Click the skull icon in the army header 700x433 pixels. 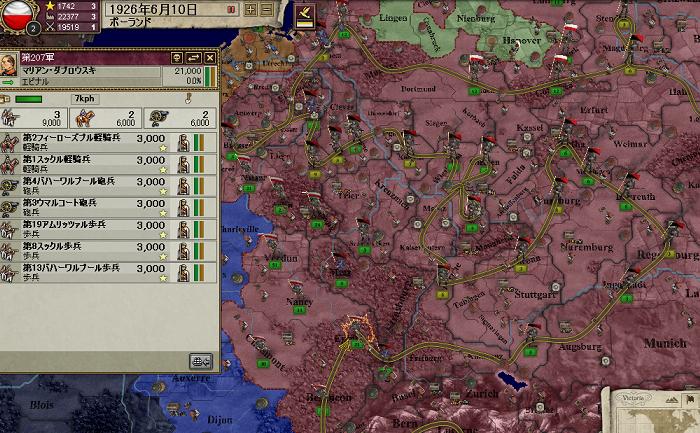click(x=176, y=58)
